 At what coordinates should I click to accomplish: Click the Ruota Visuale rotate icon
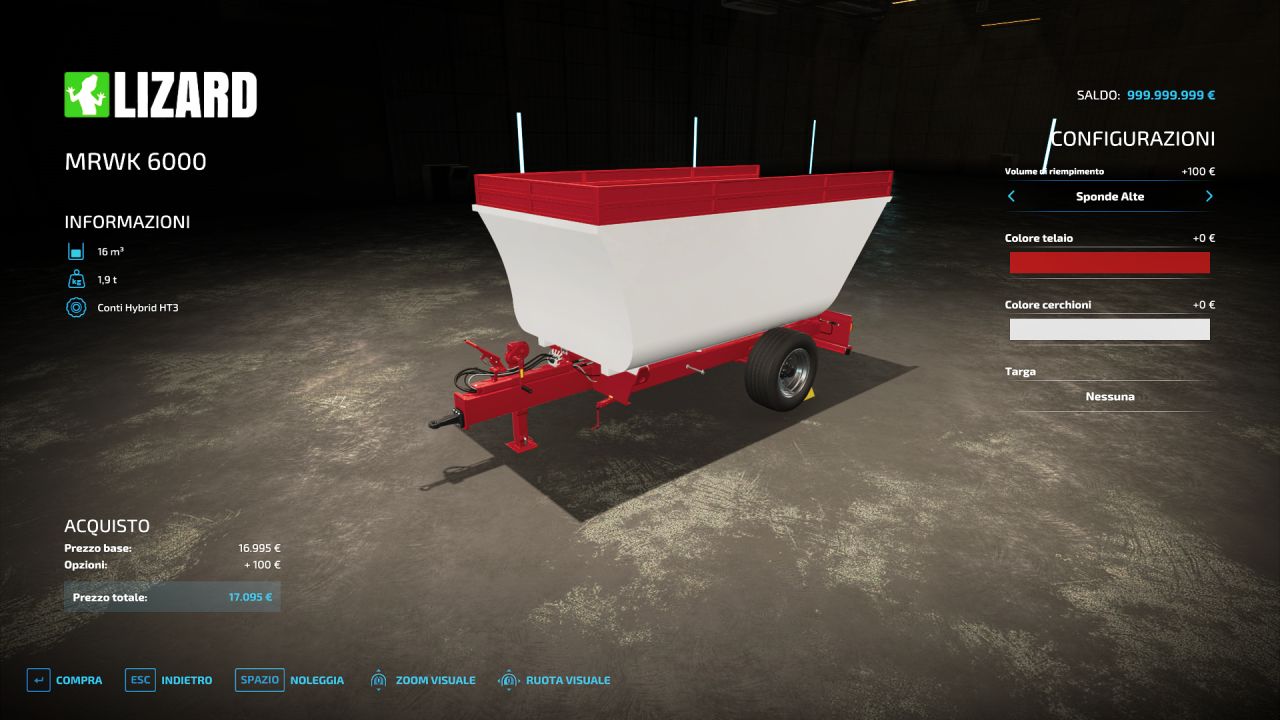(508, 679)
